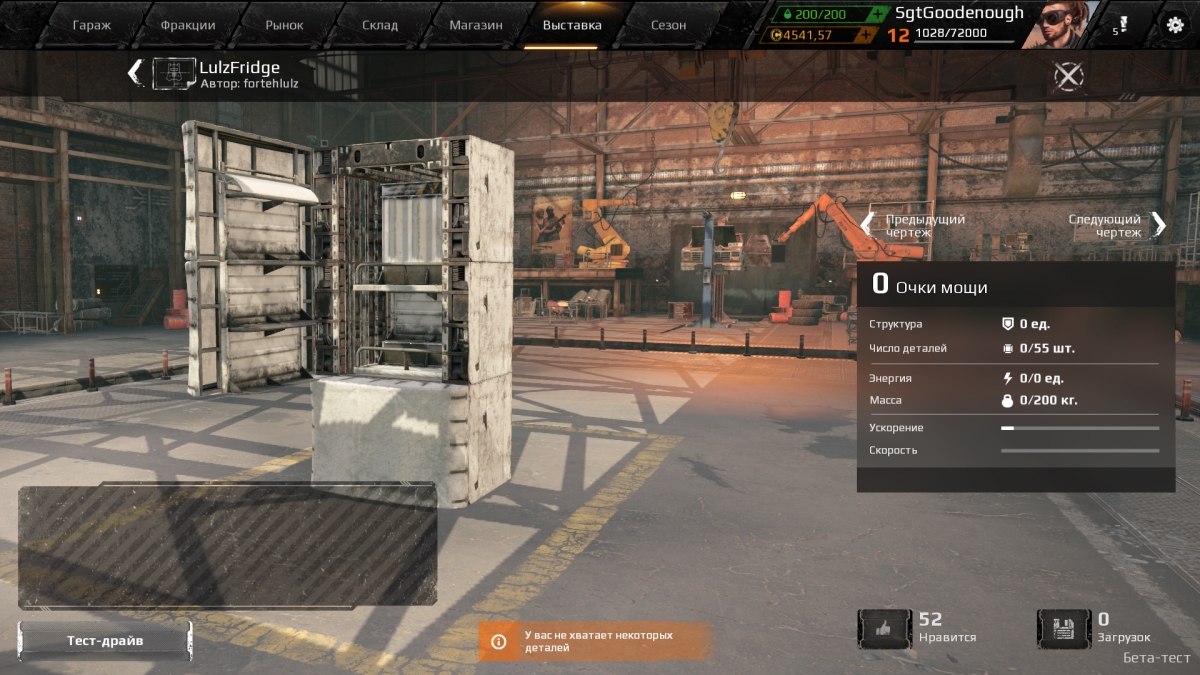This screenshot has width=1200, height=675.
Task: Go to the Рынок tab
Action: [285, 25]
